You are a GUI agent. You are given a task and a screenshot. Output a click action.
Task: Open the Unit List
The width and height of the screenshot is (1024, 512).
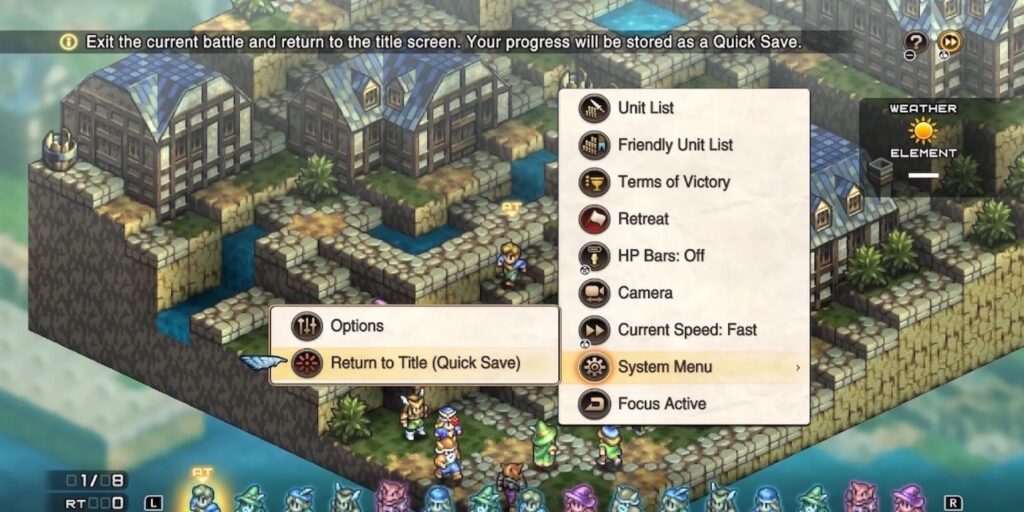646,108
